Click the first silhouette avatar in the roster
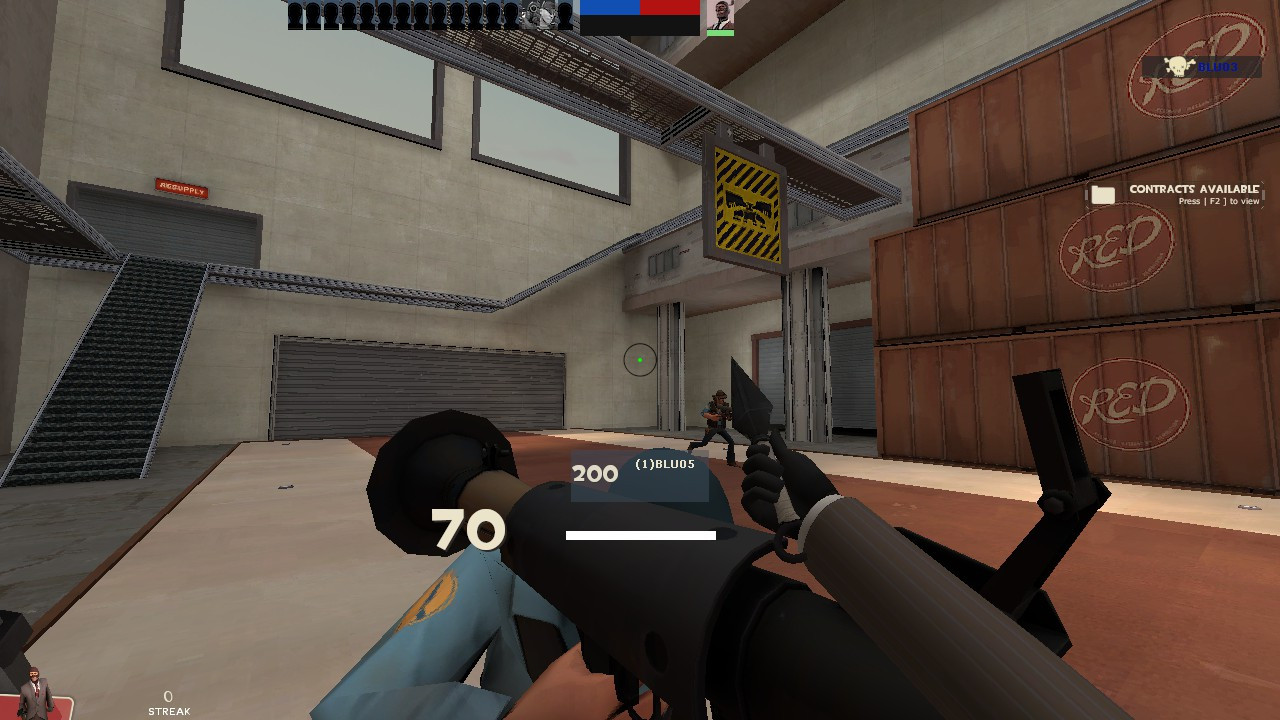This screenshot has height=720, width=1280. [x=294, y=15]
